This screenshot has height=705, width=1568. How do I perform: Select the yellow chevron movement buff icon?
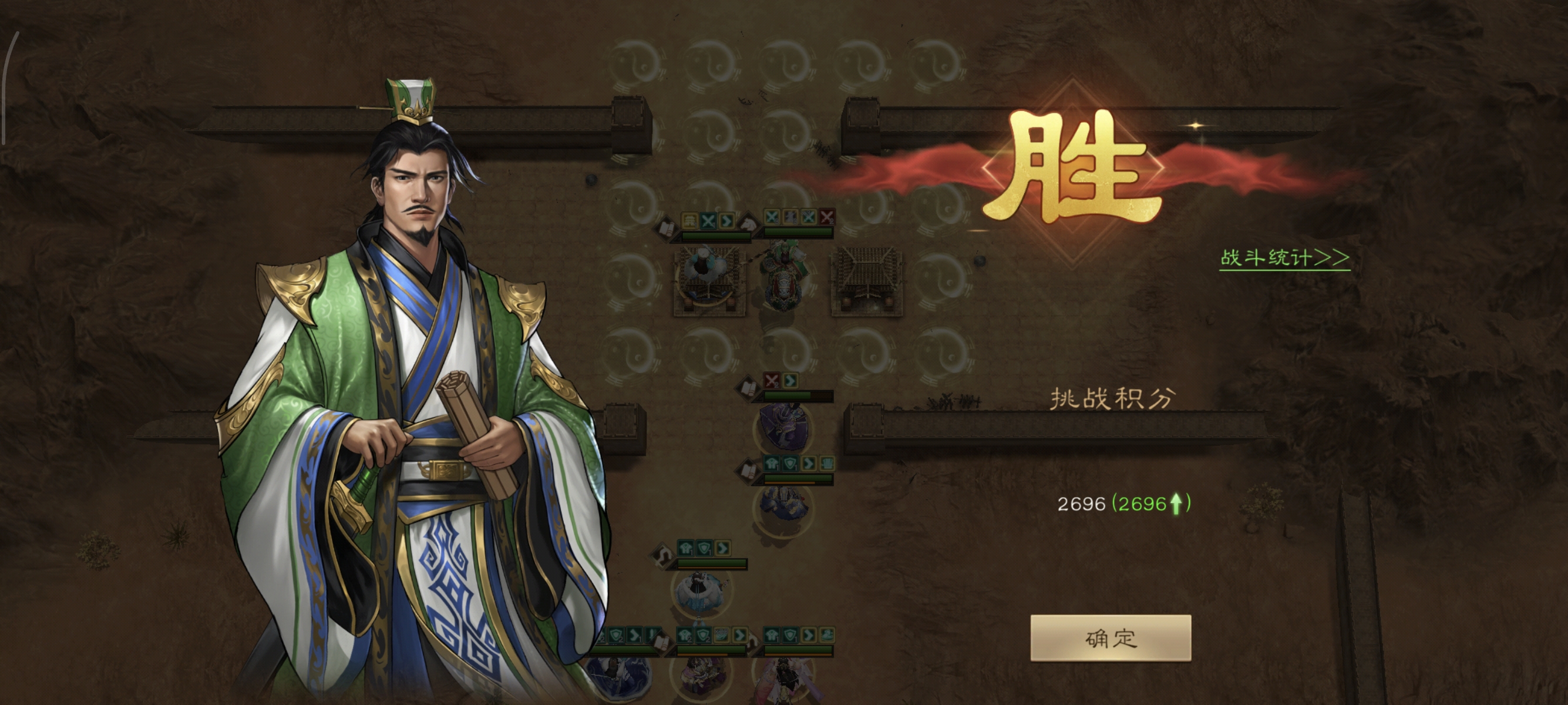point(727,220)
